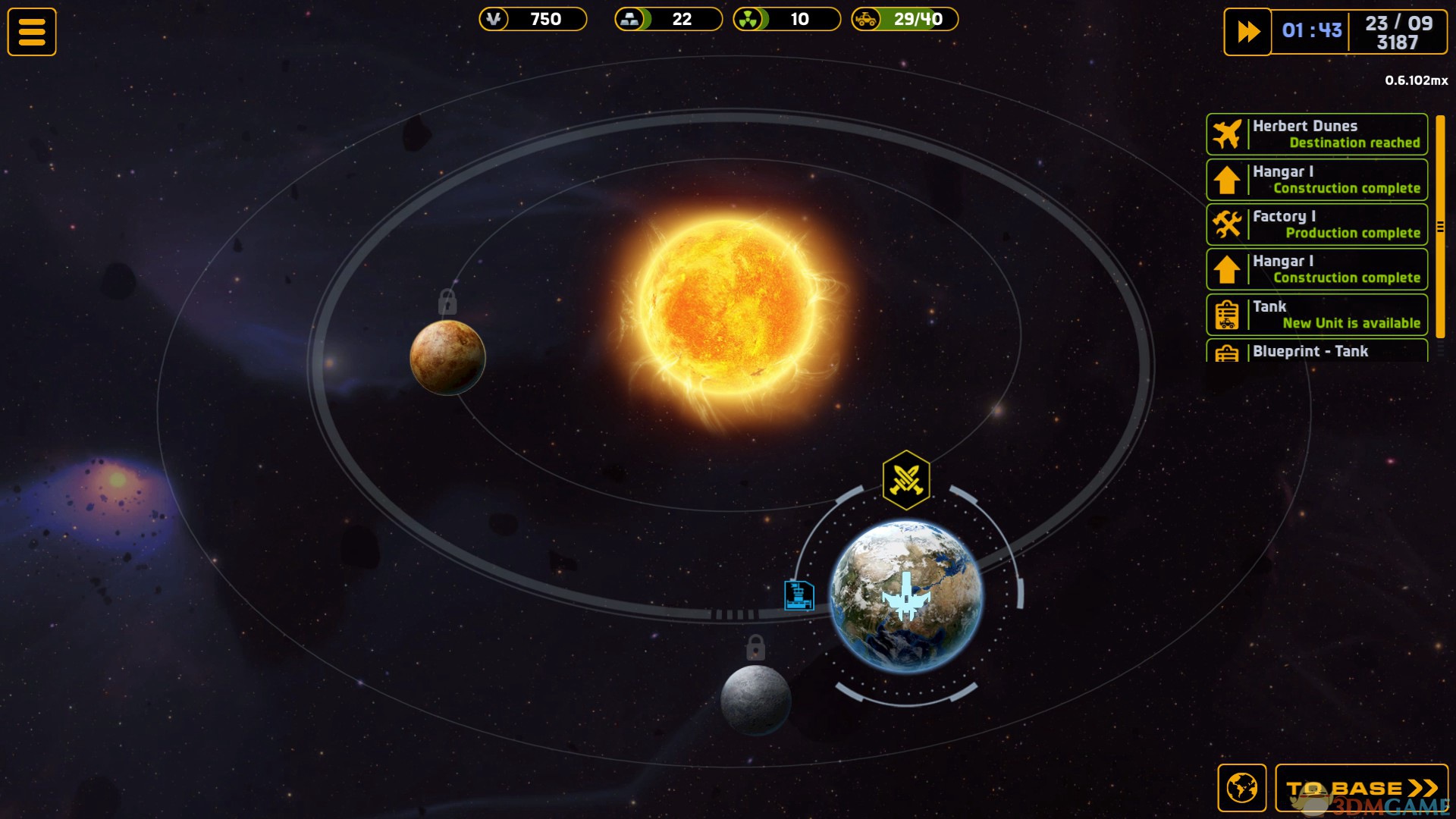Click the notification list scrollbar
The width and height of the screenshot is (1456, 819).
click(x=1440, y=226)
